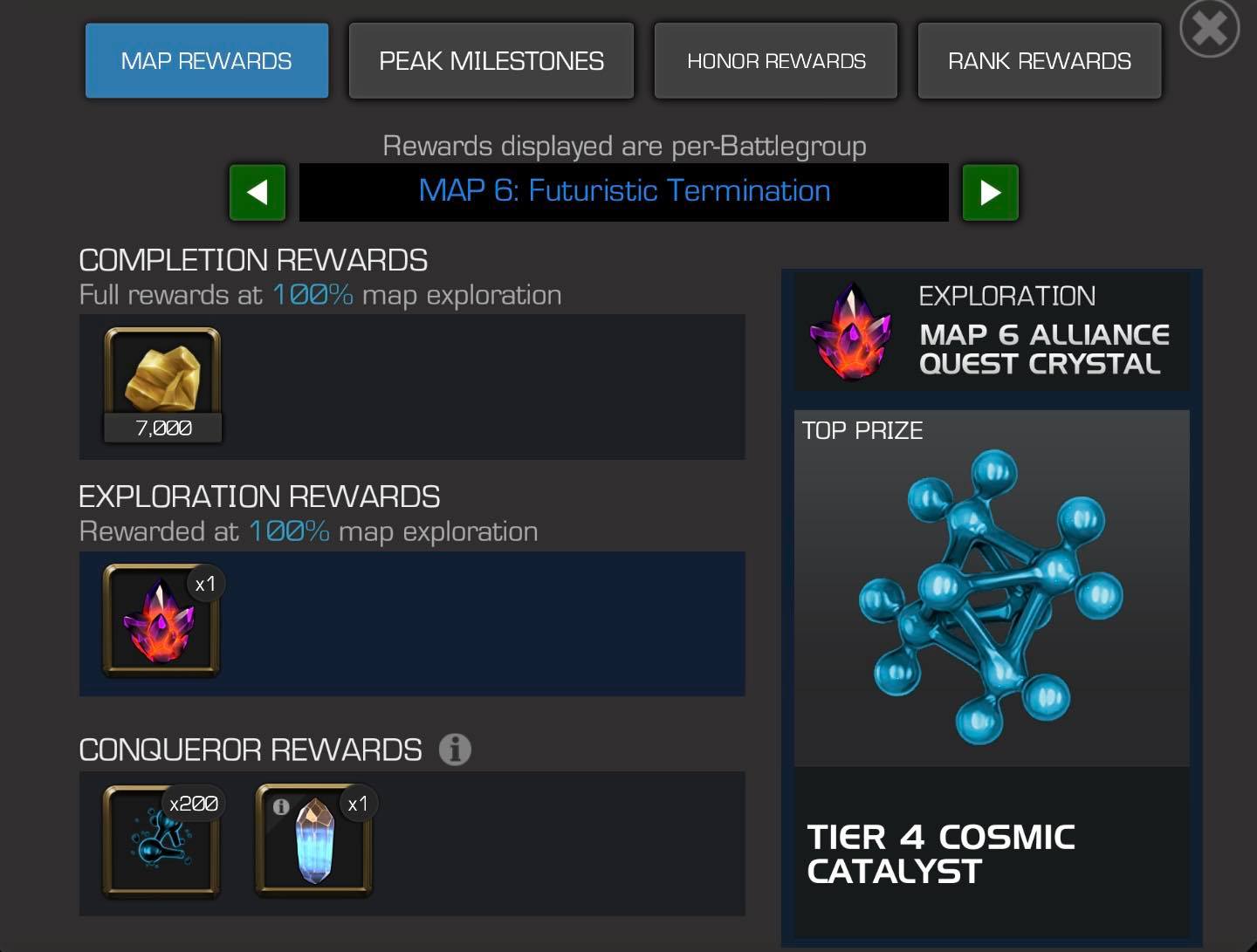Close the rewards window with the X

[1208, 27]
